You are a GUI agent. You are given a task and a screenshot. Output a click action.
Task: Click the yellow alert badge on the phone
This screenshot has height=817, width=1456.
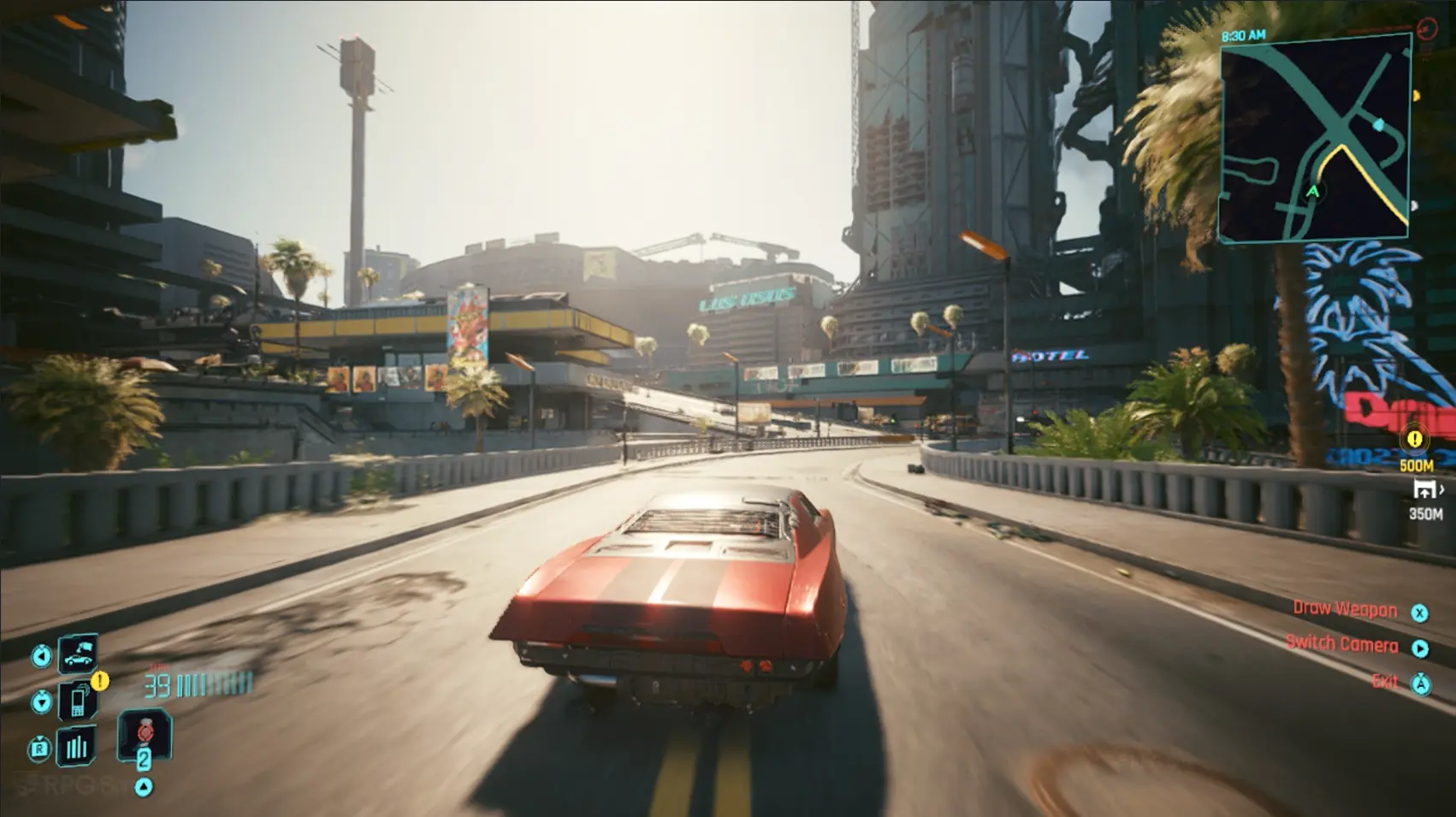coord(100,681)
